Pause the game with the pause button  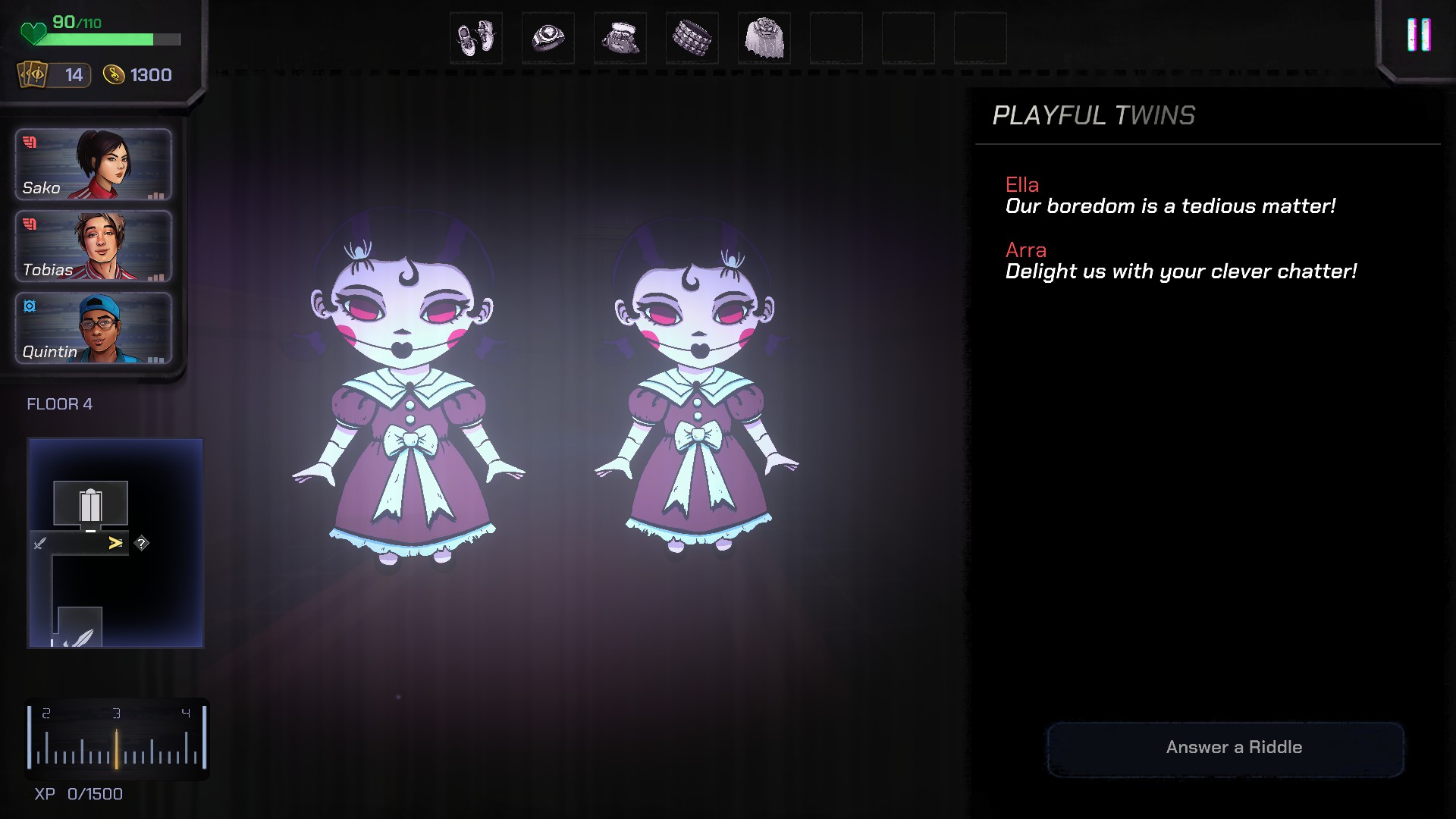tap(1418, 36)
